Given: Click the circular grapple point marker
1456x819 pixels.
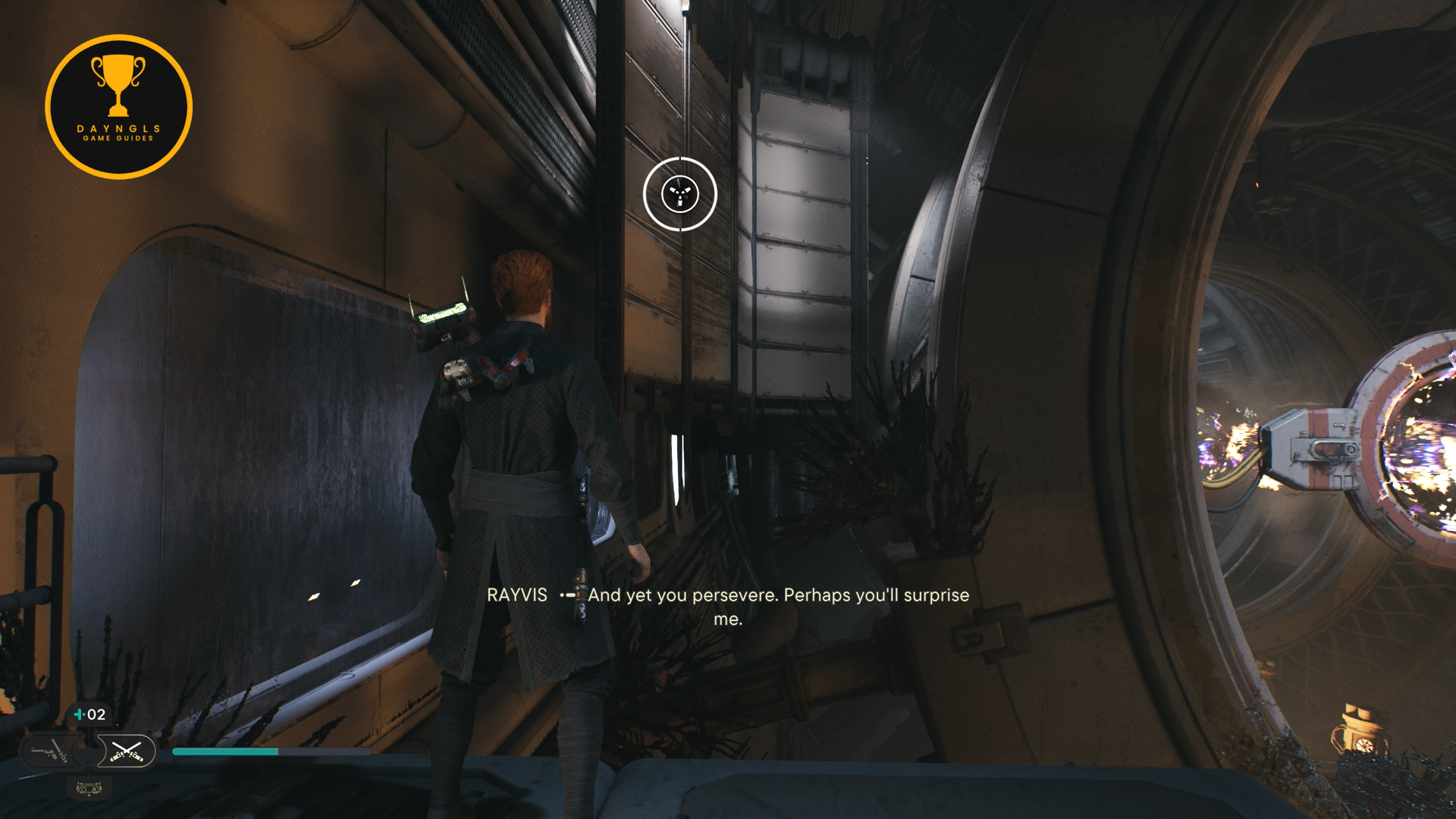Looking at the screenshot, I should [x=679, y=194].
